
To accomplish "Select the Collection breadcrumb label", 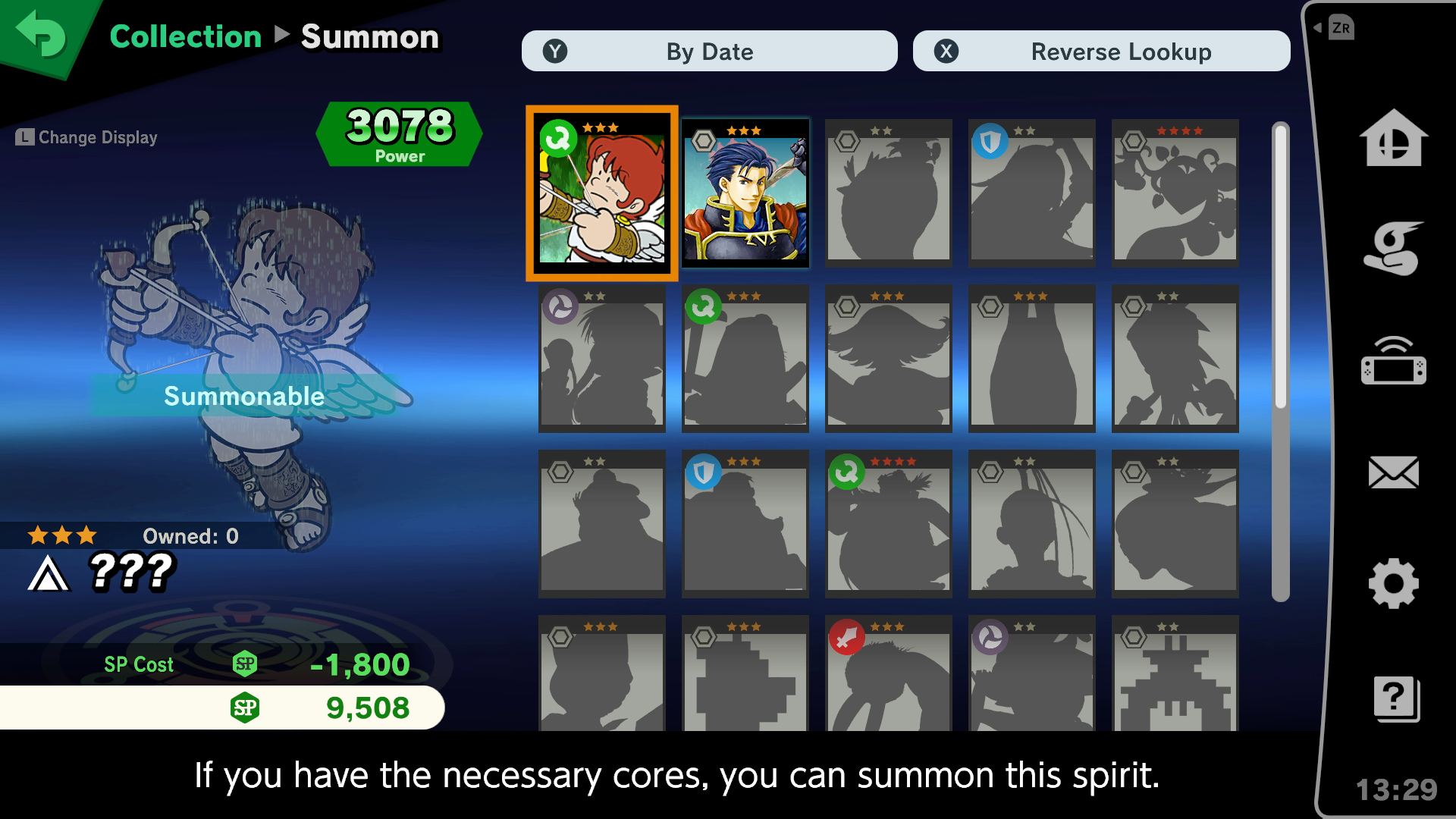I will click(x=184, y=36).
